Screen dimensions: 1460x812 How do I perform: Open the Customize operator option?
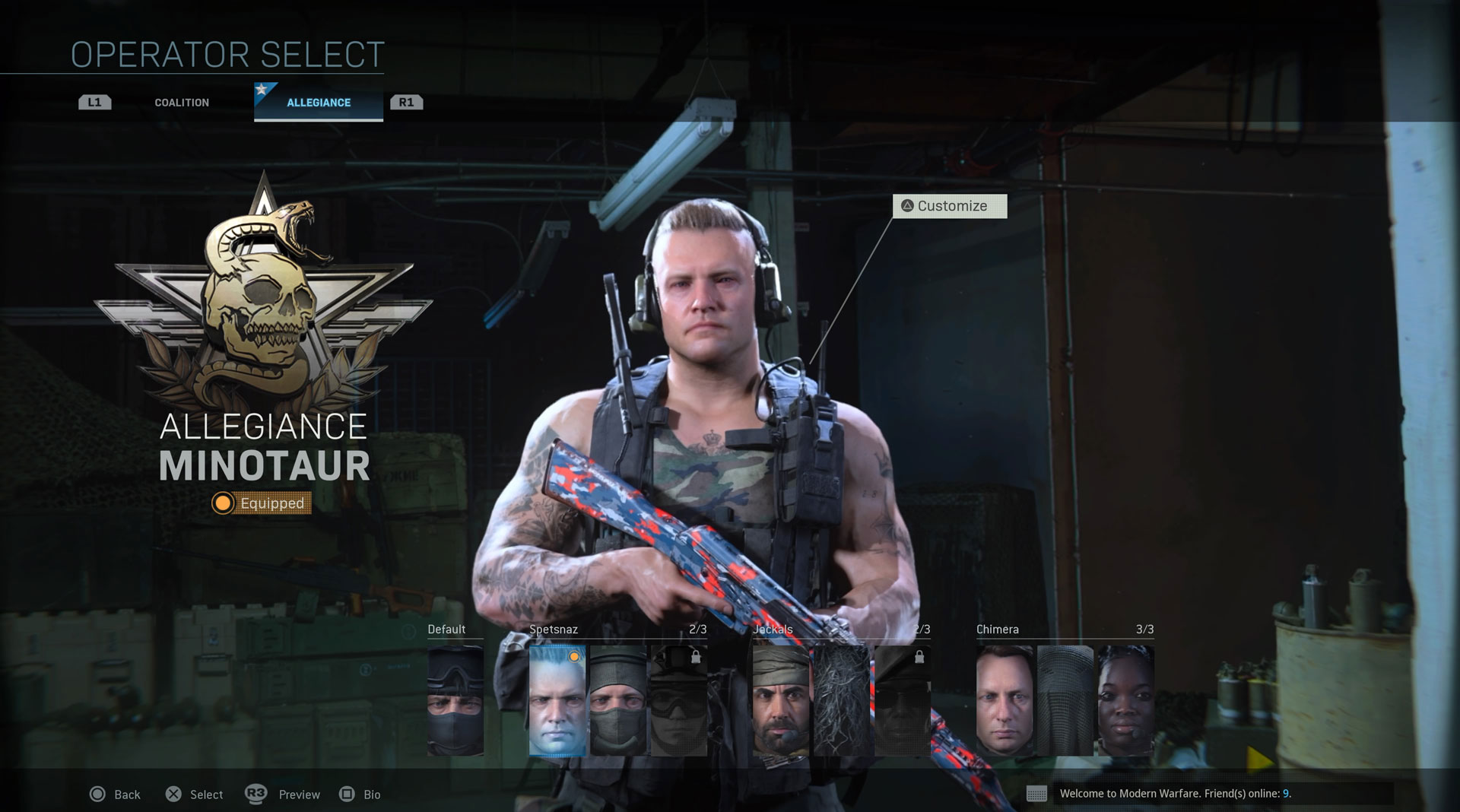tap(950, 206)
